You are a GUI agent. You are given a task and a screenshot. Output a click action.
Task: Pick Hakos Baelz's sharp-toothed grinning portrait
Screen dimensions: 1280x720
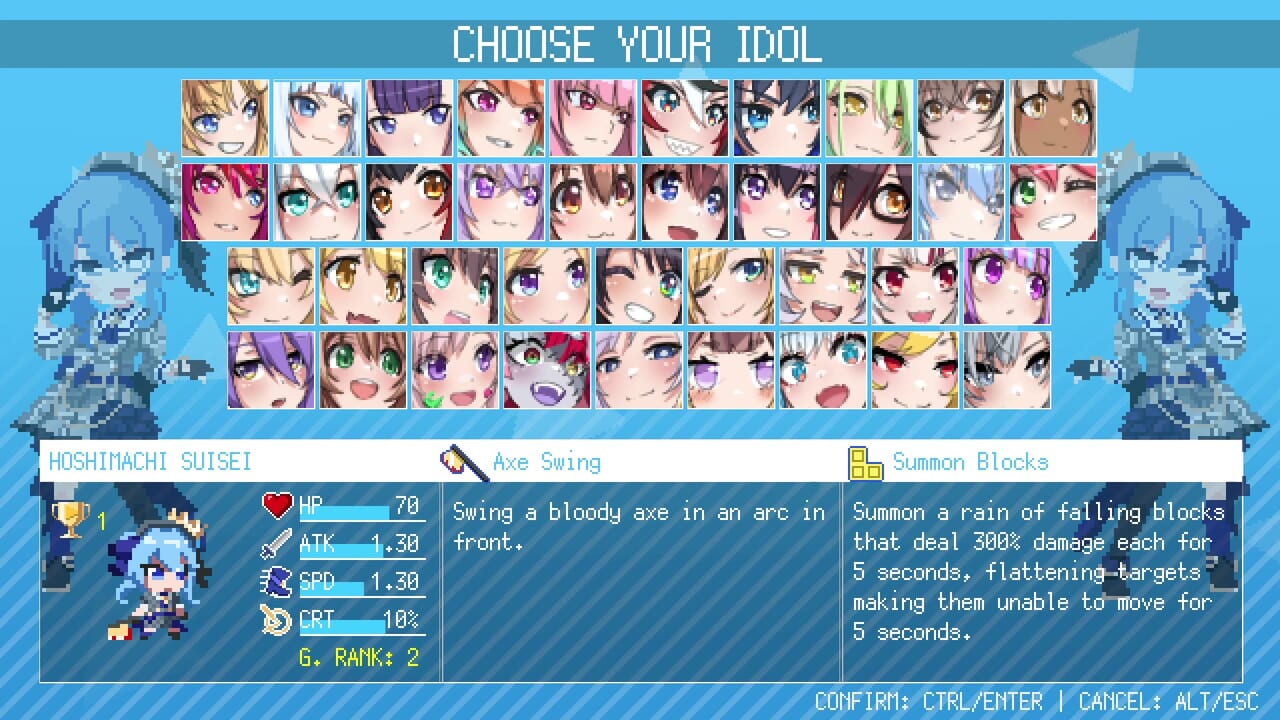[x=685, y=116]
